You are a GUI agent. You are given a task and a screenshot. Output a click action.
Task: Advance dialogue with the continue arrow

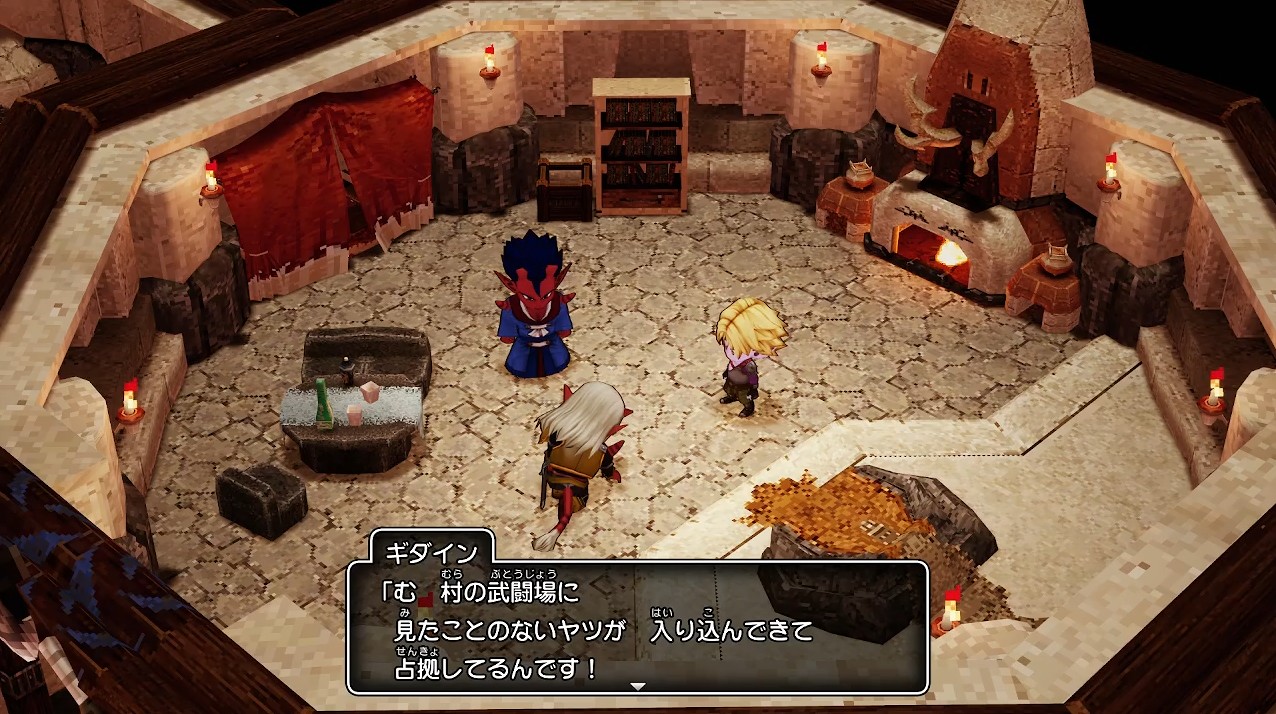638,686
